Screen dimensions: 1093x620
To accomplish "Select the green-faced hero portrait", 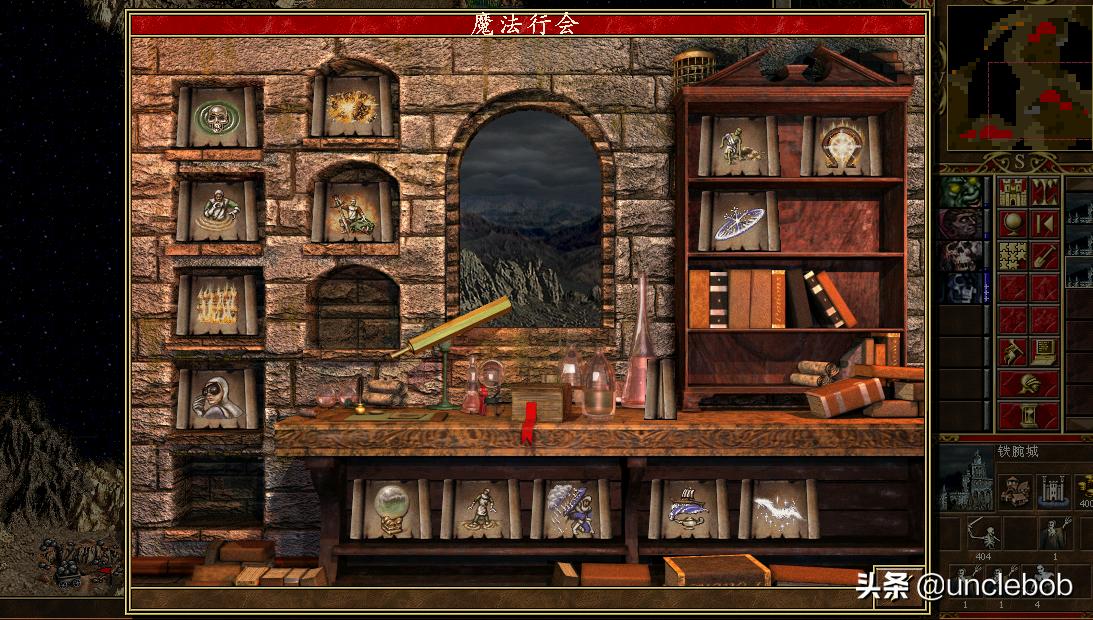I will [x=960, y=192].
